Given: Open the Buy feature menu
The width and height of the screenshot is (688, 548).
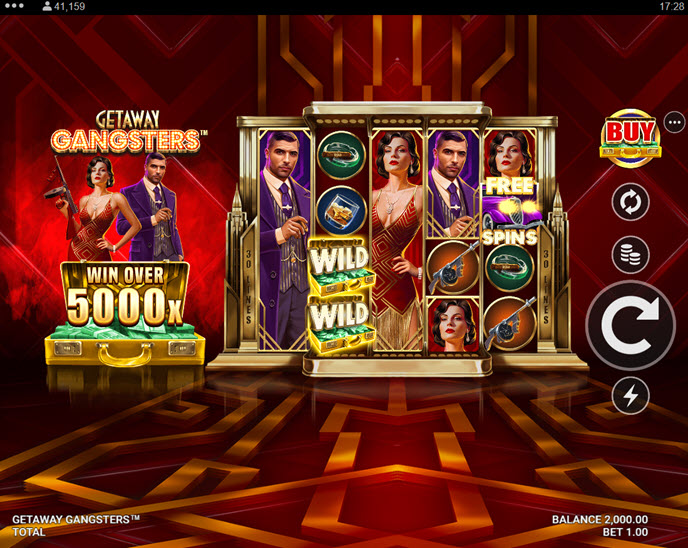Looking at the screenshot, I should click(629, 136).
